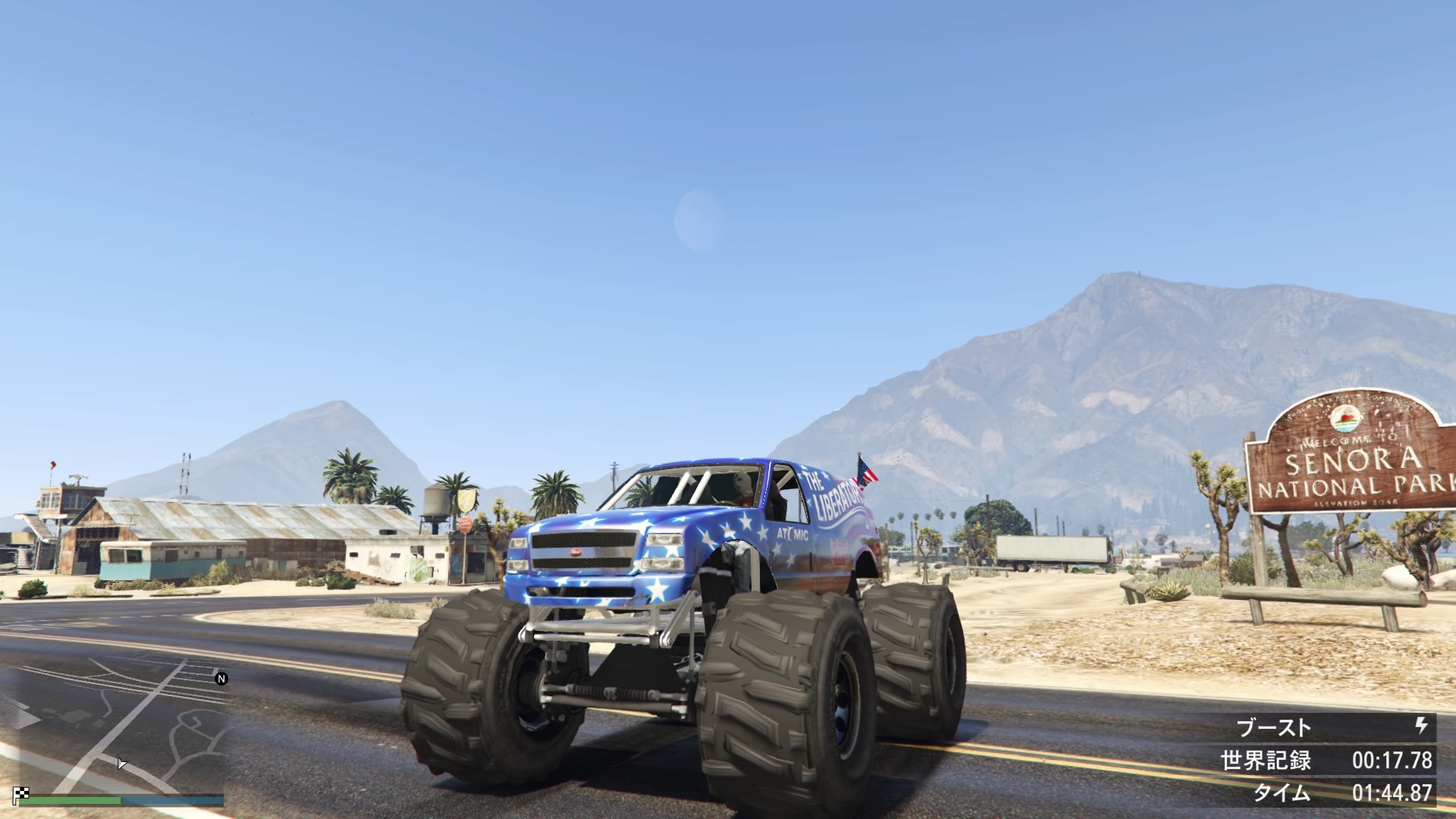Activate the lightning bolt boost icon
This screenshot has height=819, width=1456.
click(x=1422, y=726)
